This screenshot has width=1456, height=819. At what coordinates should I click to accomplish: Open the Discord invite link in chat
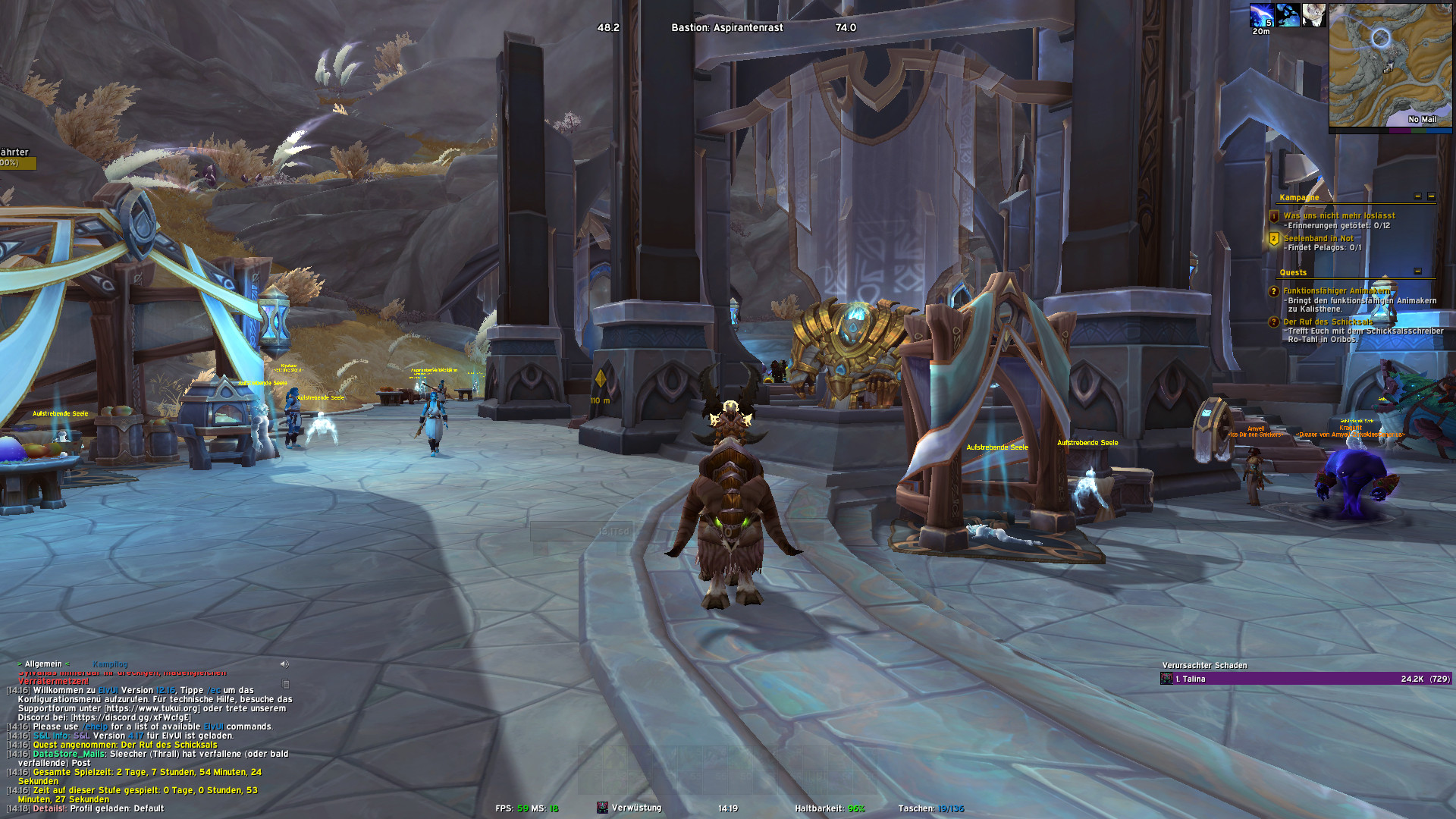(x=130, y=717)
